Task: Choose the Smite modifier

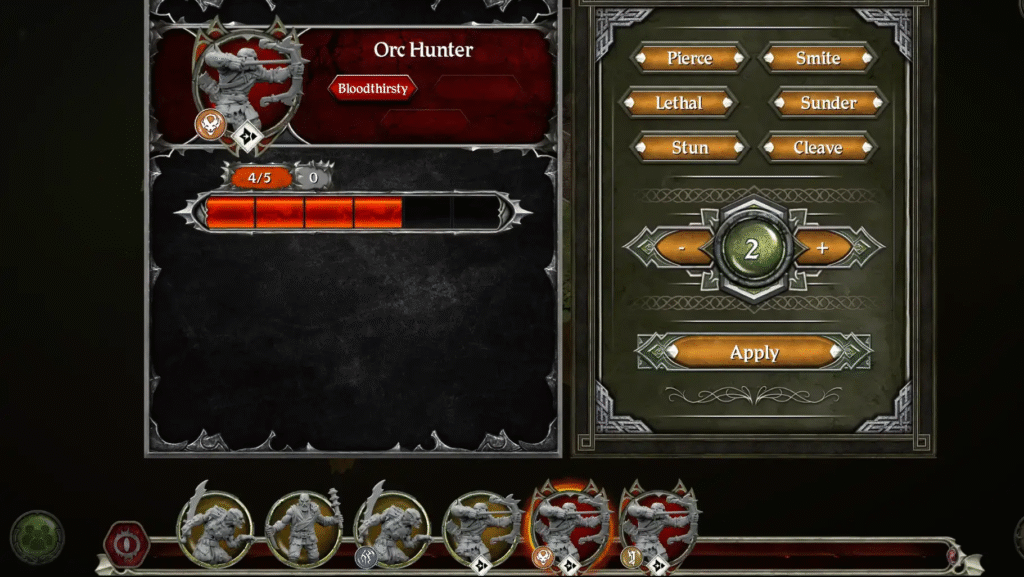Action: click(818, 58)
